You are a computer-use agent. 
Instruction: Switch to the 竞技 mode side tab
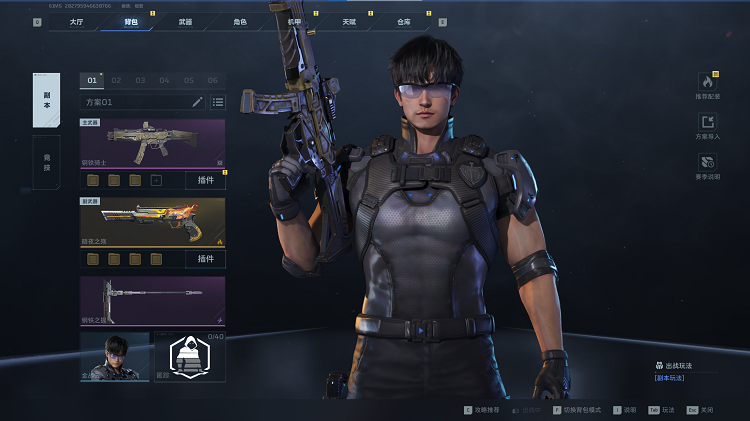[46, 161]
